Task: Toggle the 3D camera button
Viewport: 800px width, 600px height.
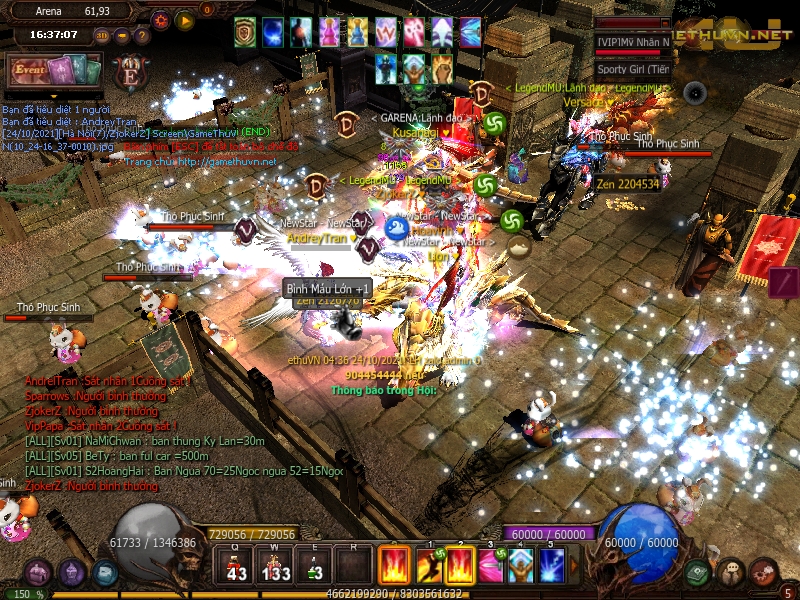Action: tap(102, 35)
